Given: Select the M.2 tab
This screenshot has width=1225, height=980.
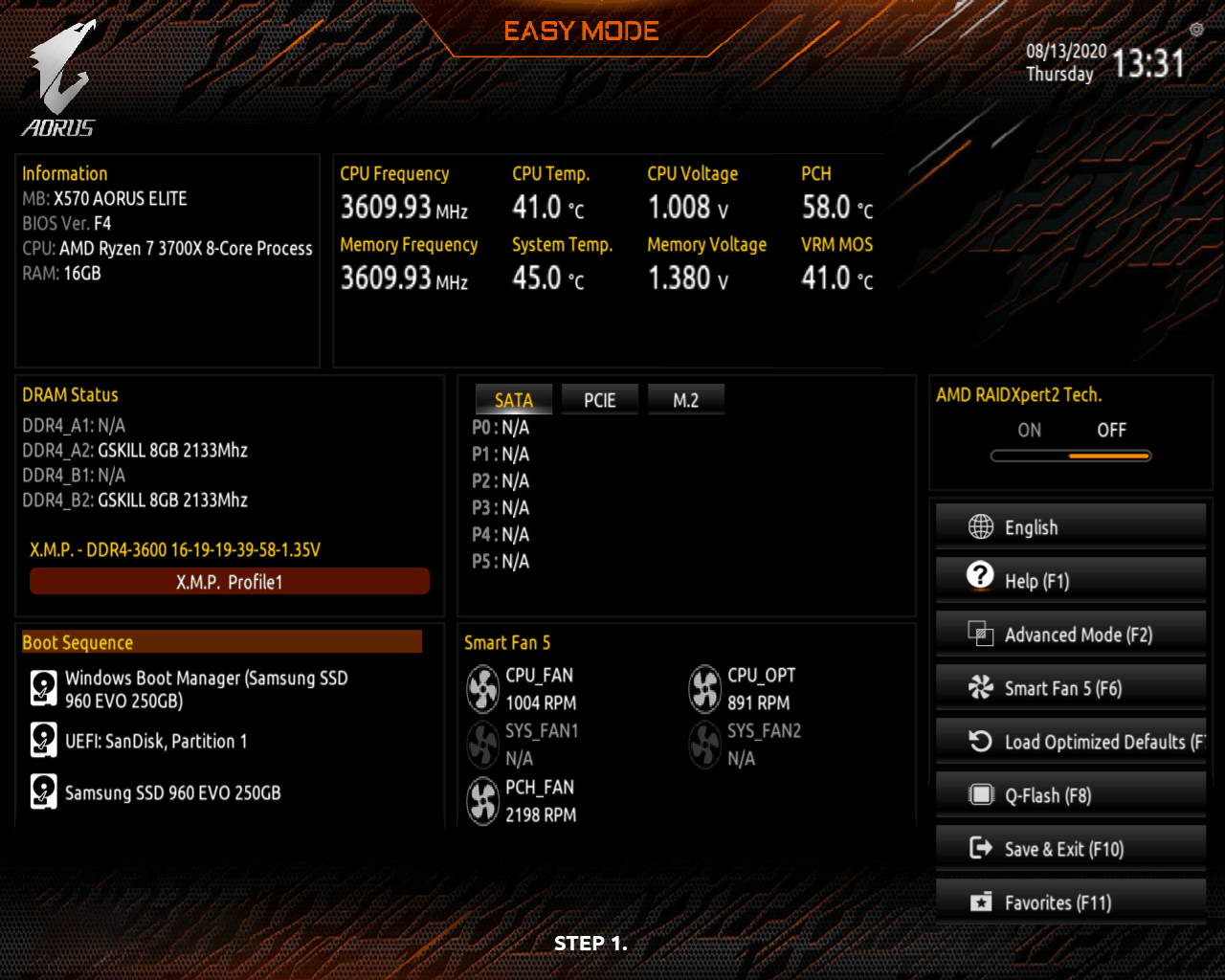Looking at the screenshot, I should pos(685,400).
